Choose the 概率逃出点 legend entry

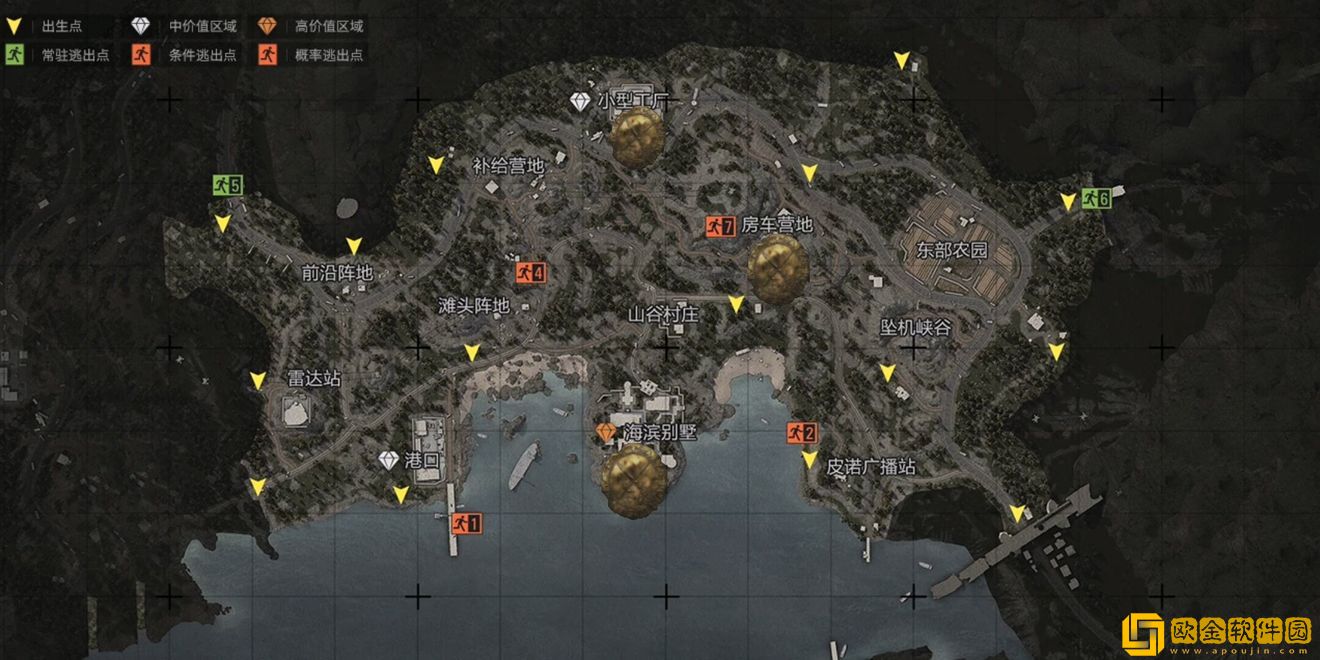(x=311, y=55)
